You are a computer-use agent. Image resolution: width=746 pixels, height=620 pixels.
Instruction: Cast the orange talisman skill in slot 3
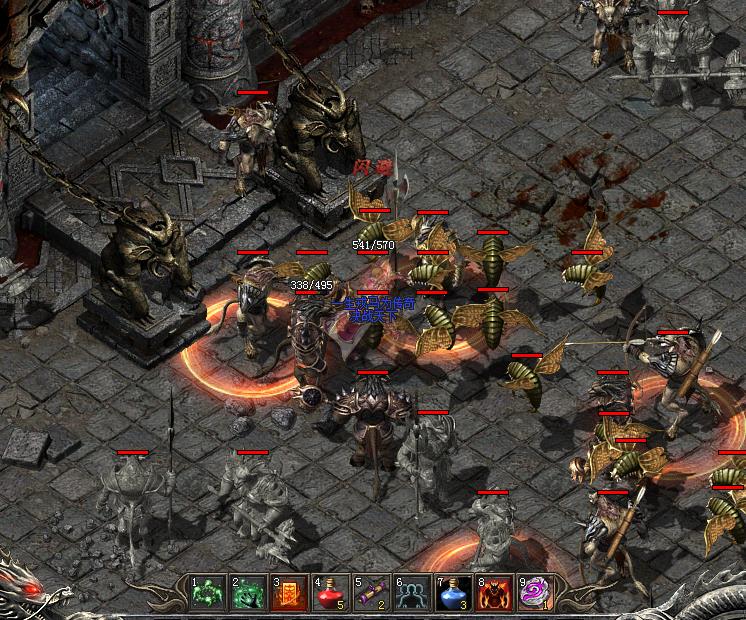click(x=288, y=593)
